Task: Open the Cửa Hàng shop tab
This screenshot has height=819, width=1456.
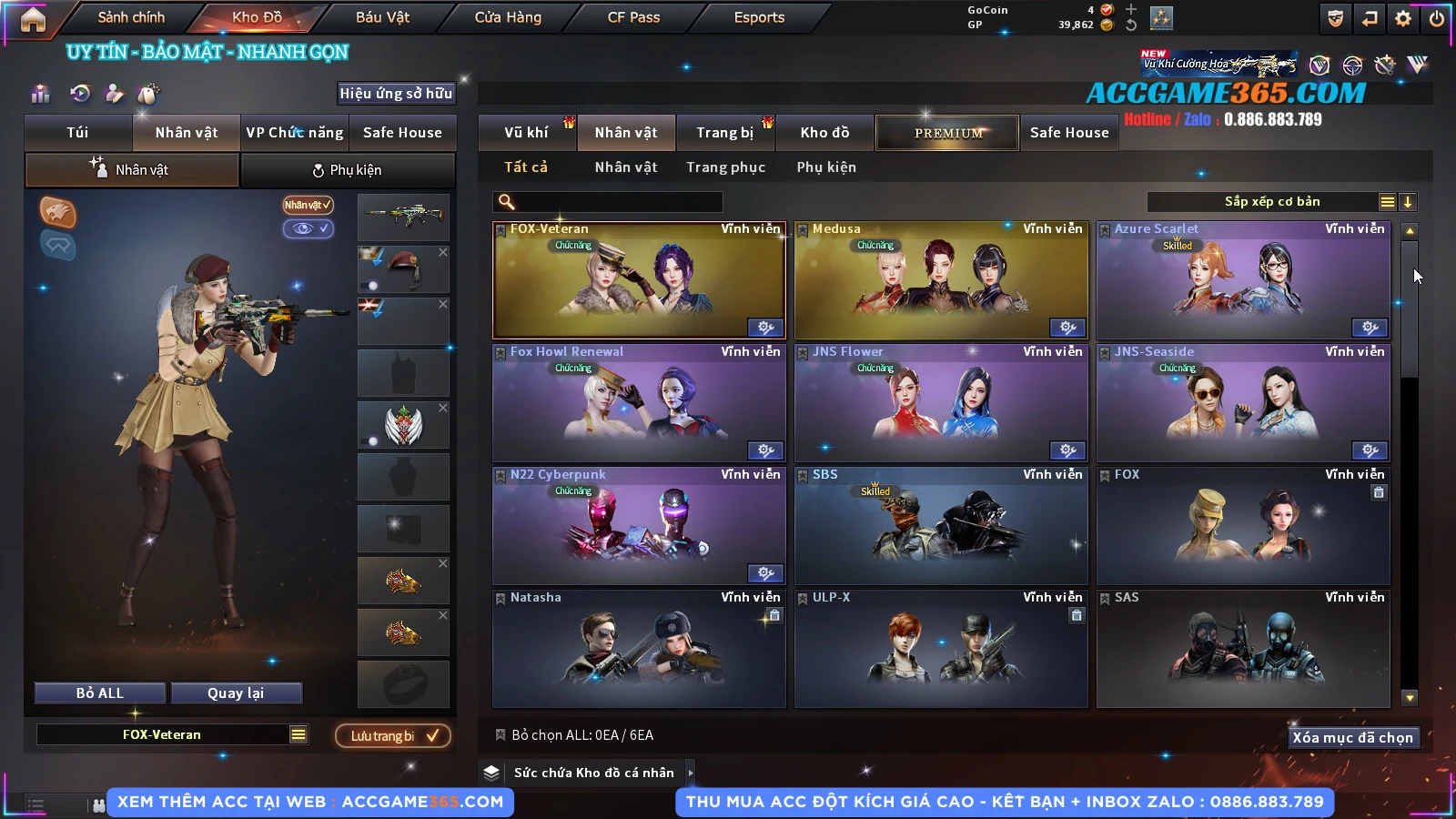Action: [508, 17]
